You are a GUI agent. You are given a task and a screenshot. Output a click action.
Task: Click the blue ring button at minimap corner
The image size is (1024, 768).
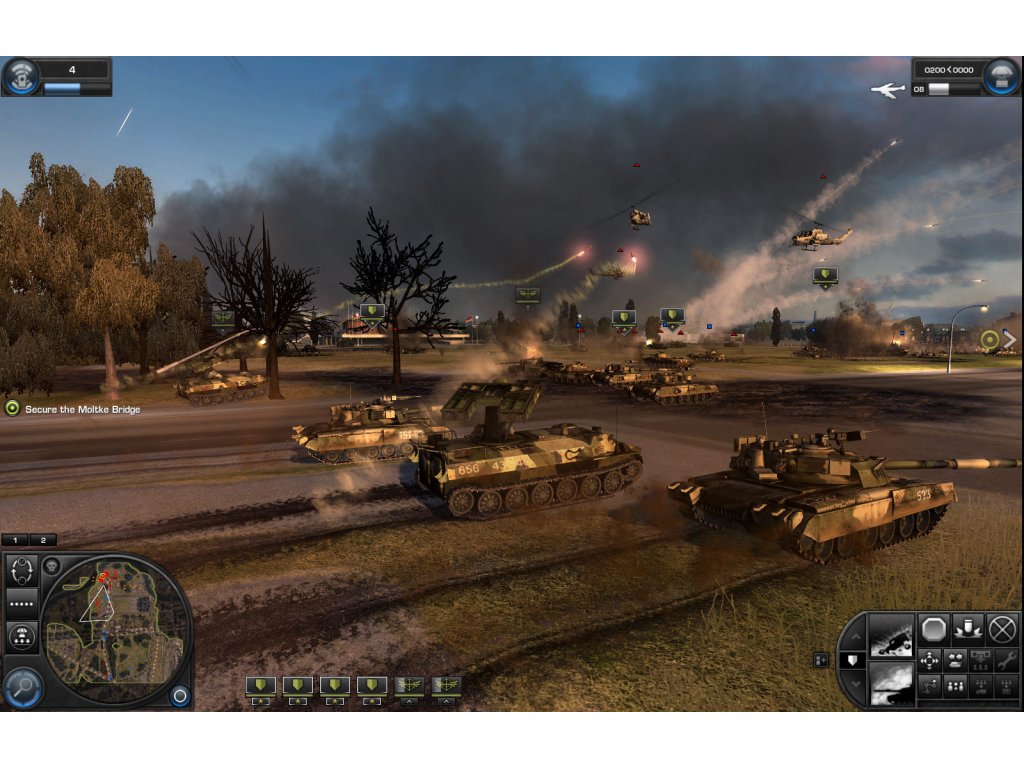[x=180, y=695]
